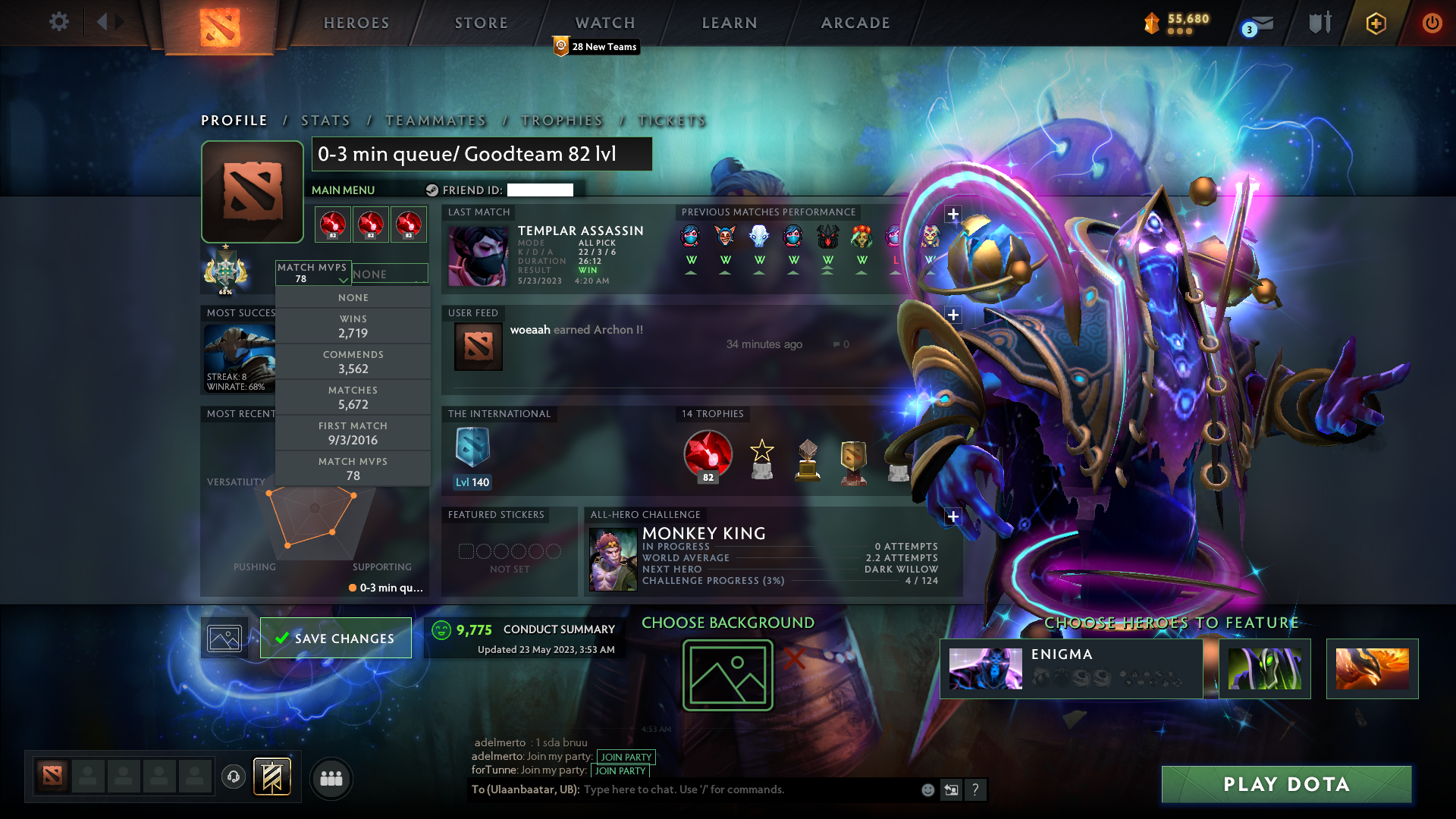This screenshot has height=819, width=1456.
Task: Click JOIN PARTY next to forTunne
Action: tap(620, 771)
